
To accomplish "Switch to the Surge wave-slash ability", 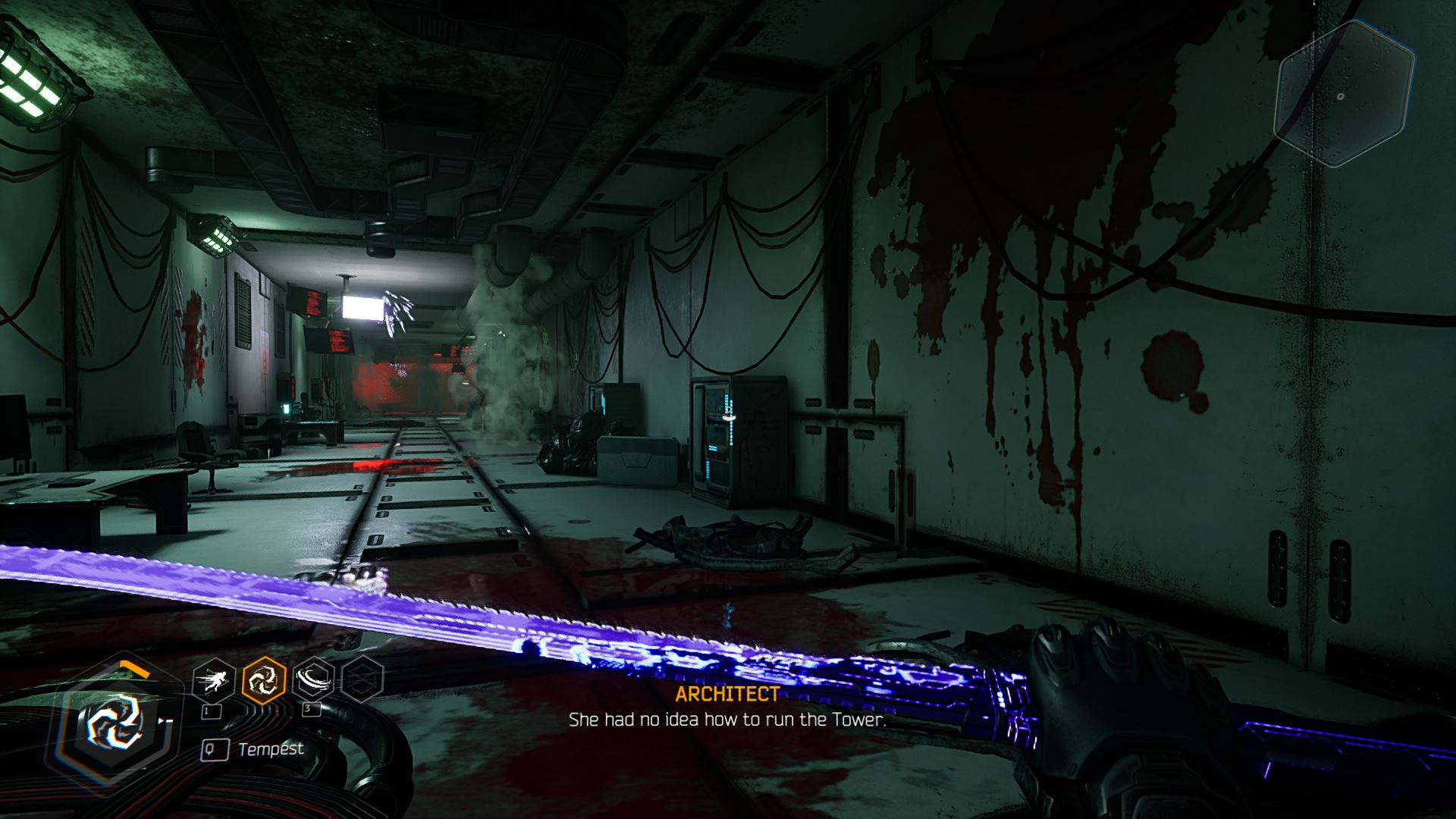I will click(x=313, y=679).
